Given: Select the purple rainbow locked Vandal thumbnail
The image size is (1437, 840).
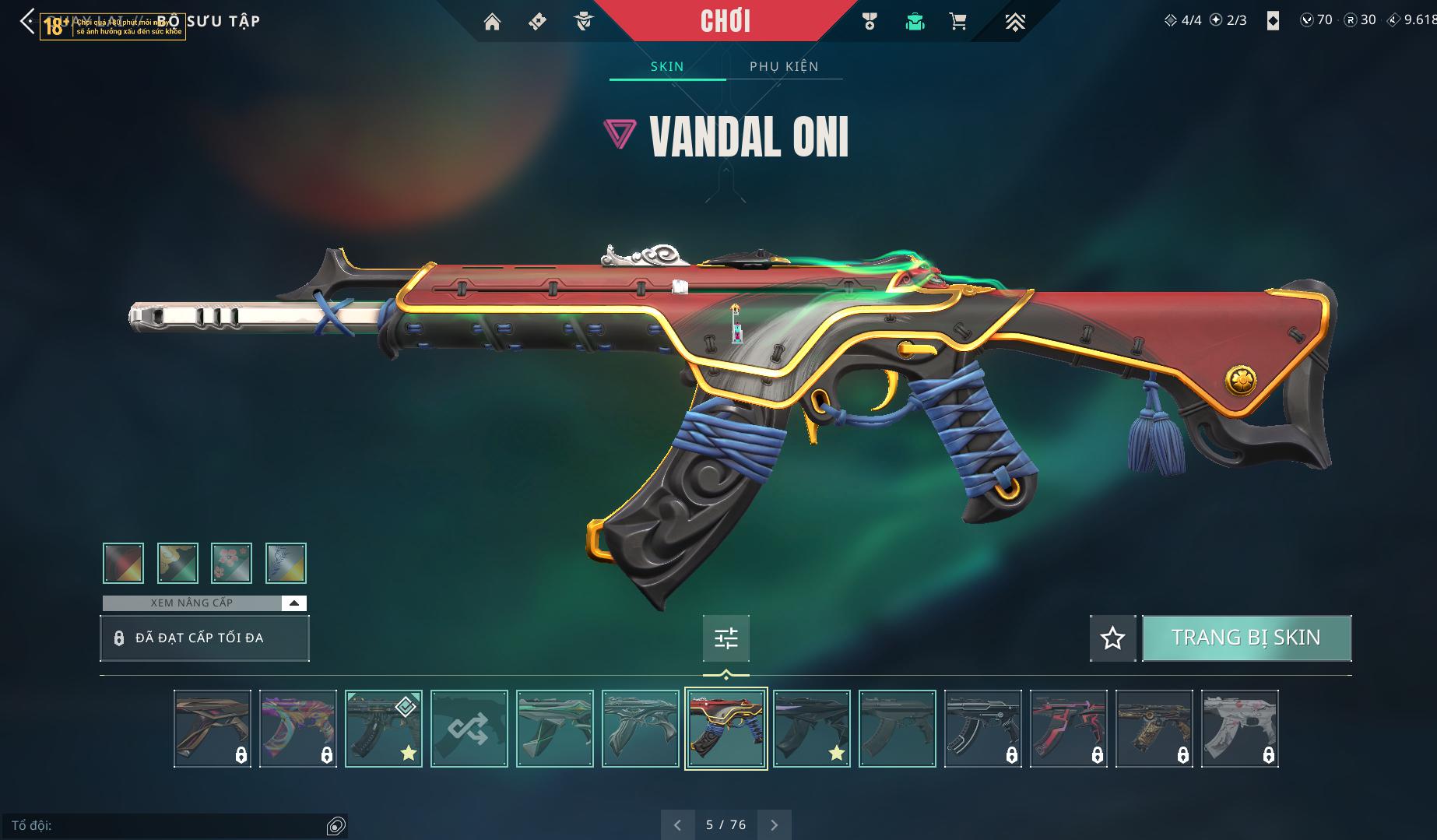Looking at the screenshot, I should tap(298, 729).
